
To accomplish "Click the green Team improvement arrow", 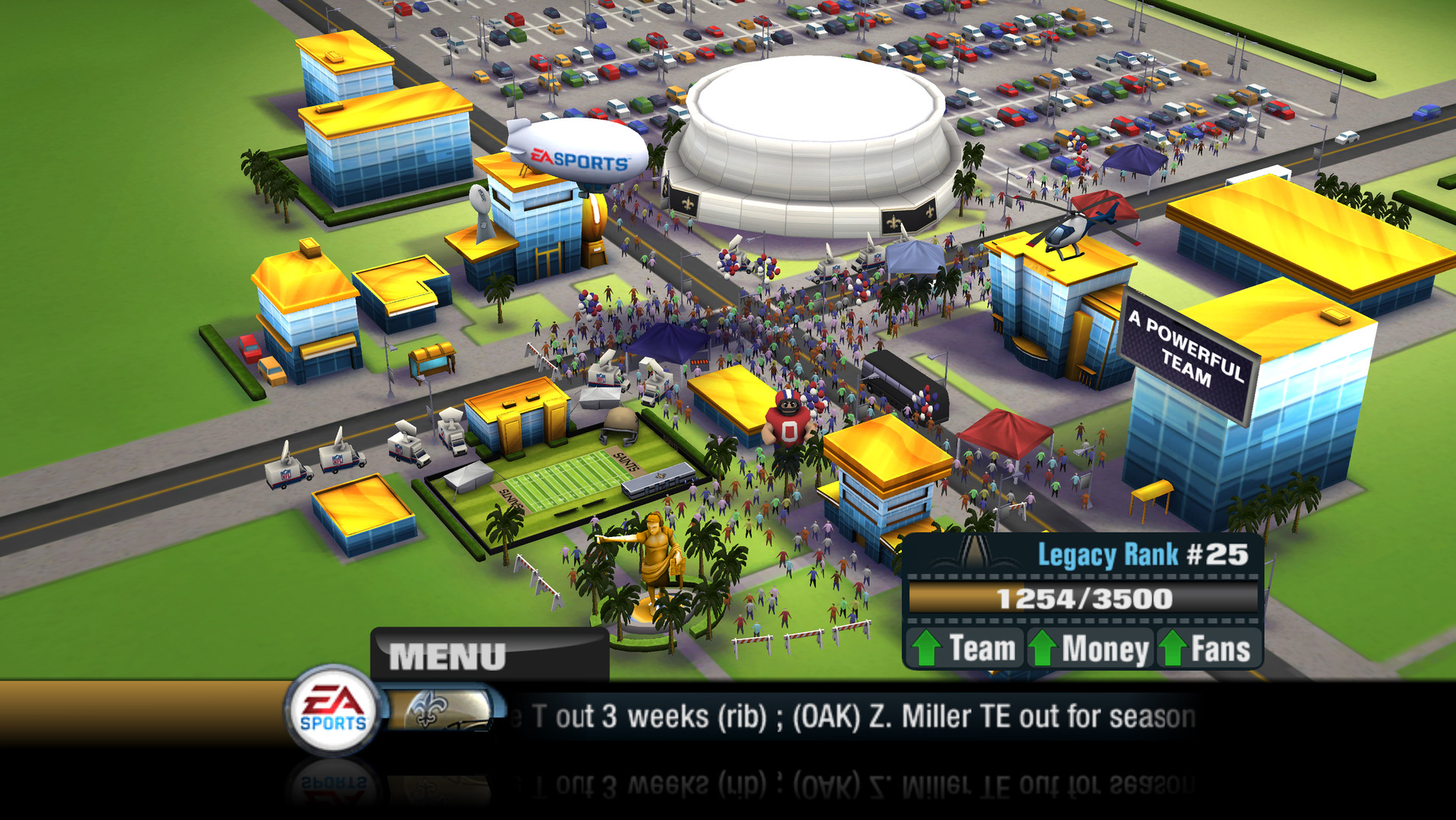I will tap(927, 647).
